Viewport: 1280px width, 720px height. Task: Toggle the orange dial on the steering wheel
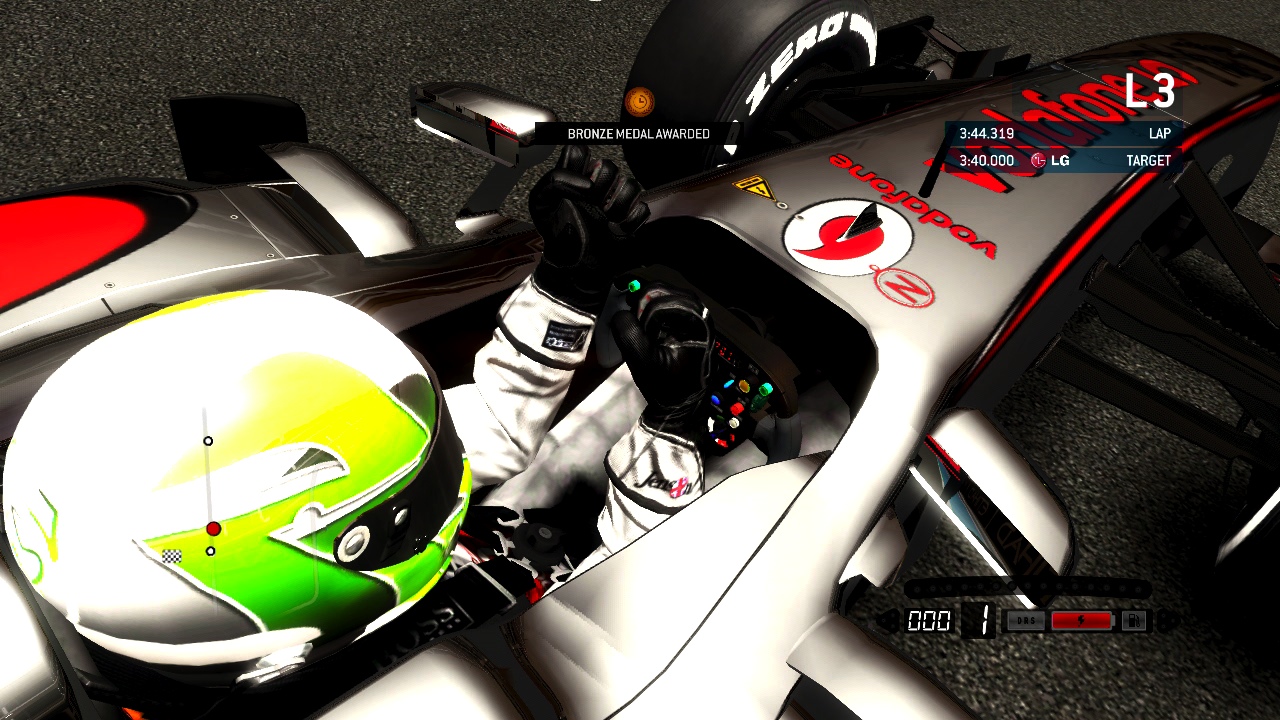coord(744,384)
